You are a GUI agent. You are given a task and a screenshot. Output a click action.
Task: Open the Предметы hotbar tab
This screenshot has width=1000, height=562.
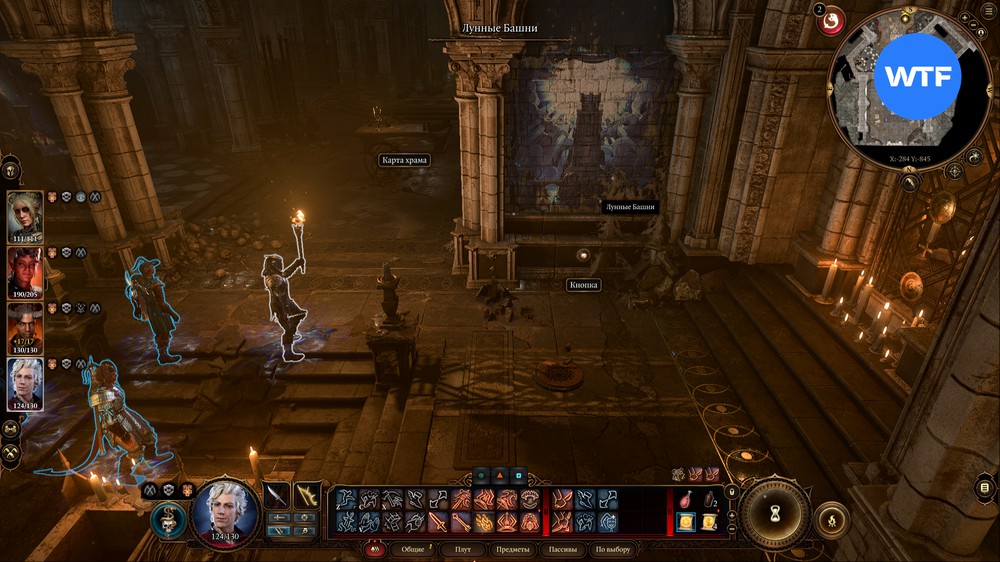pos(512,549)
